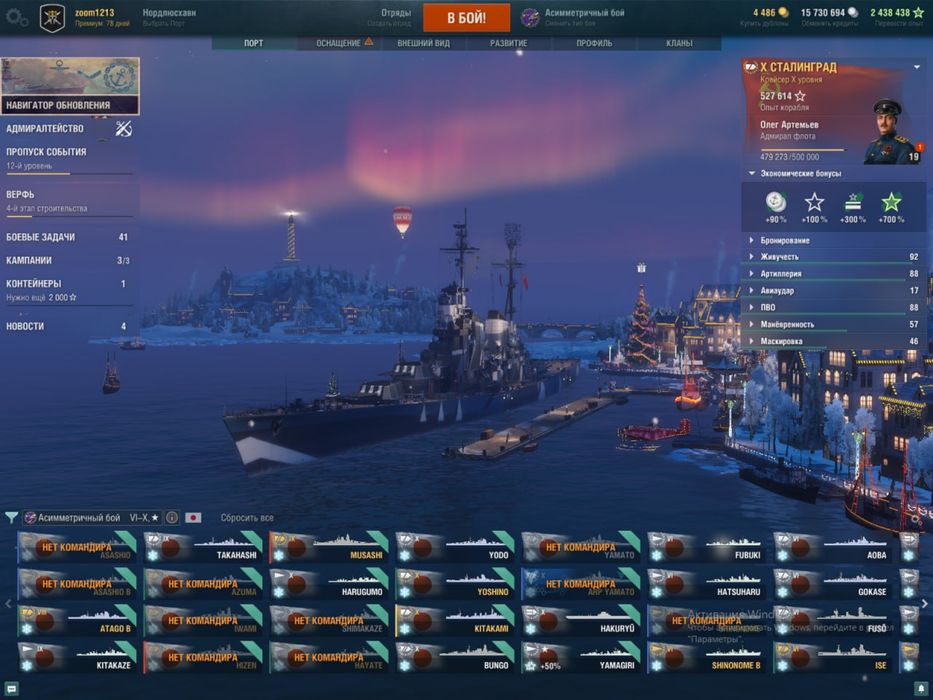The image size is (933, 700).
Task: Open the Навигатор обновления banner
Action: [70, 86]
